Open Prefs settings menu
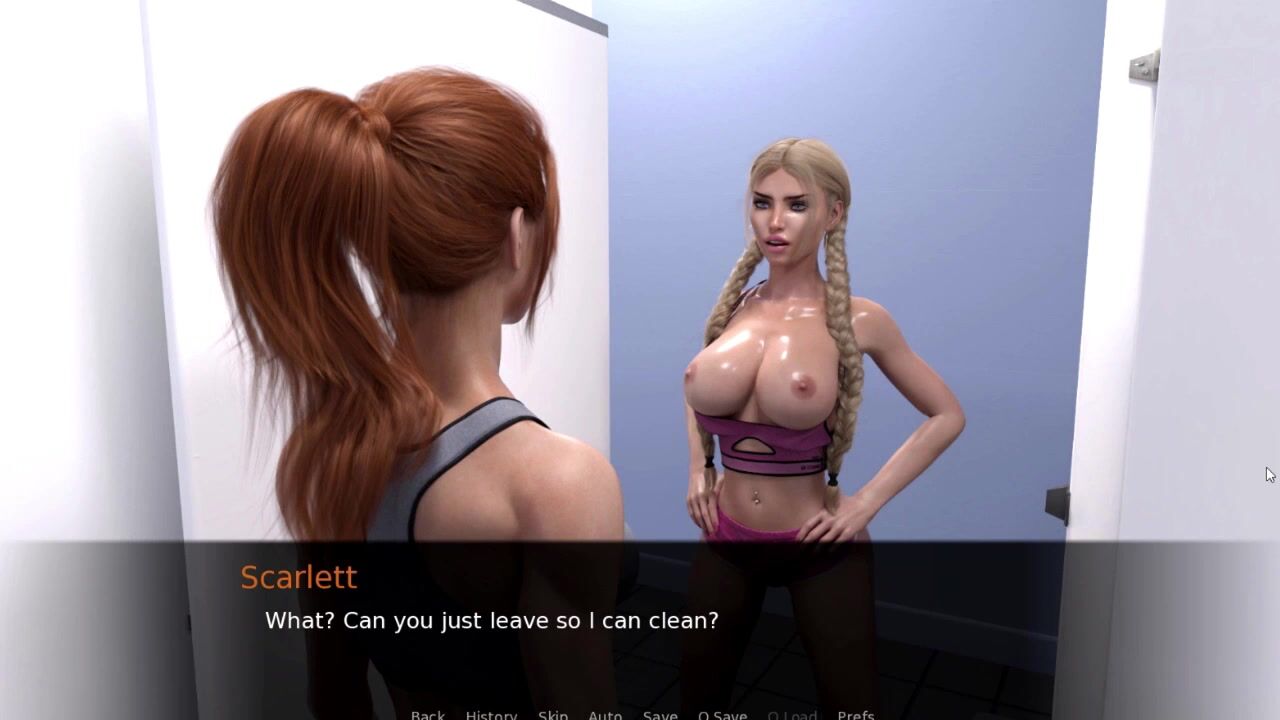This screenshot has width=1280, height=720. point(855,714)
